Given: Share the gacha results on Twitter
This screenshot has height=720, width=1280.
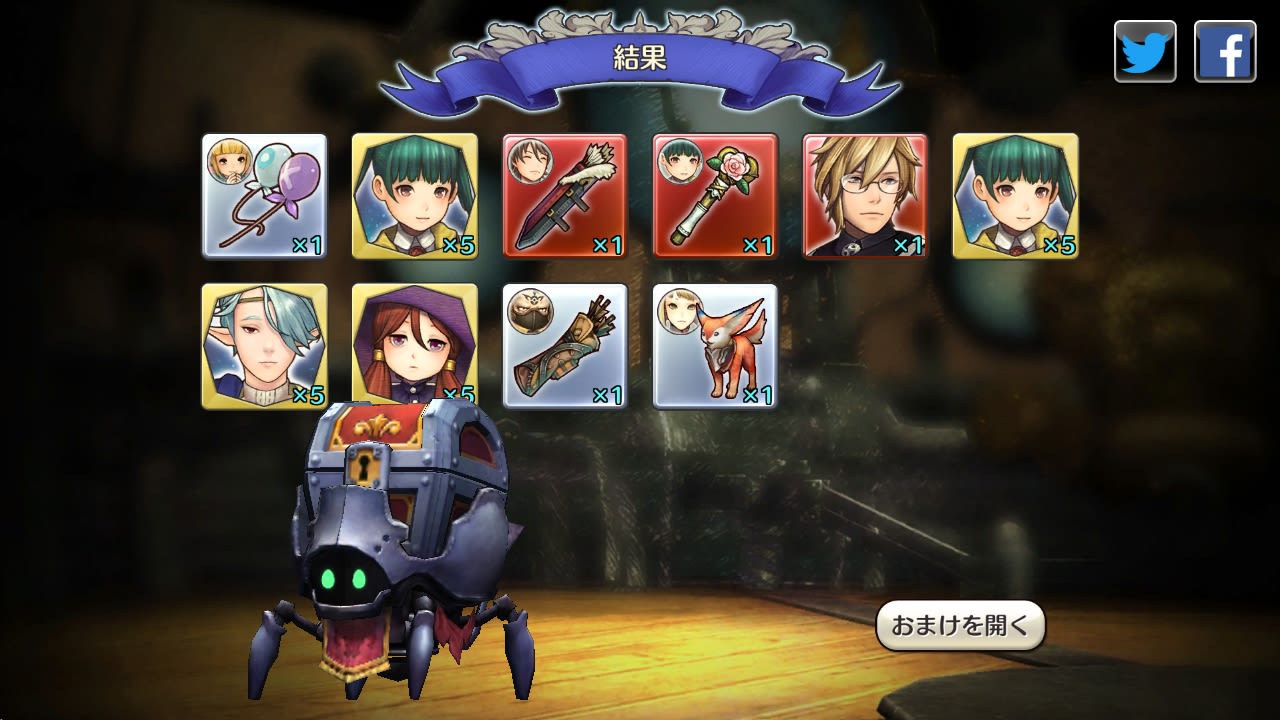Looking at the screenshot, I should [x=1145, y=49].
